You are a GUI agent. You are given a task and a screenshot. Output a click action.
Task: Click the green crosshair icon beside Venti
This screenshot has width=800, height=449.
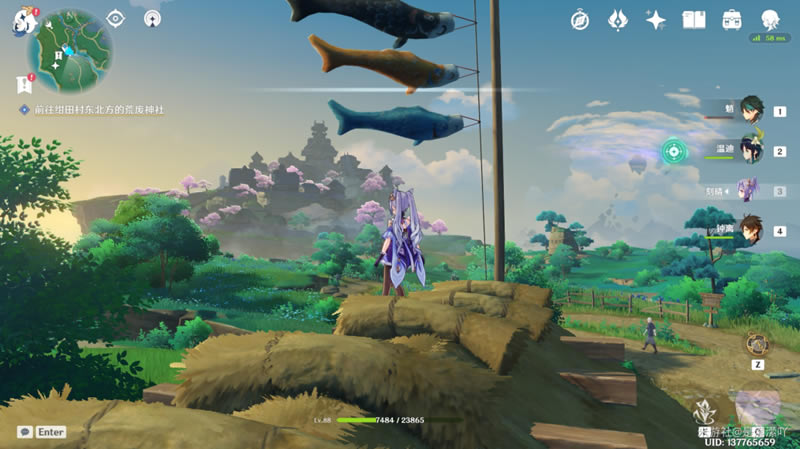pyautogui.click(x=674, y=152)
